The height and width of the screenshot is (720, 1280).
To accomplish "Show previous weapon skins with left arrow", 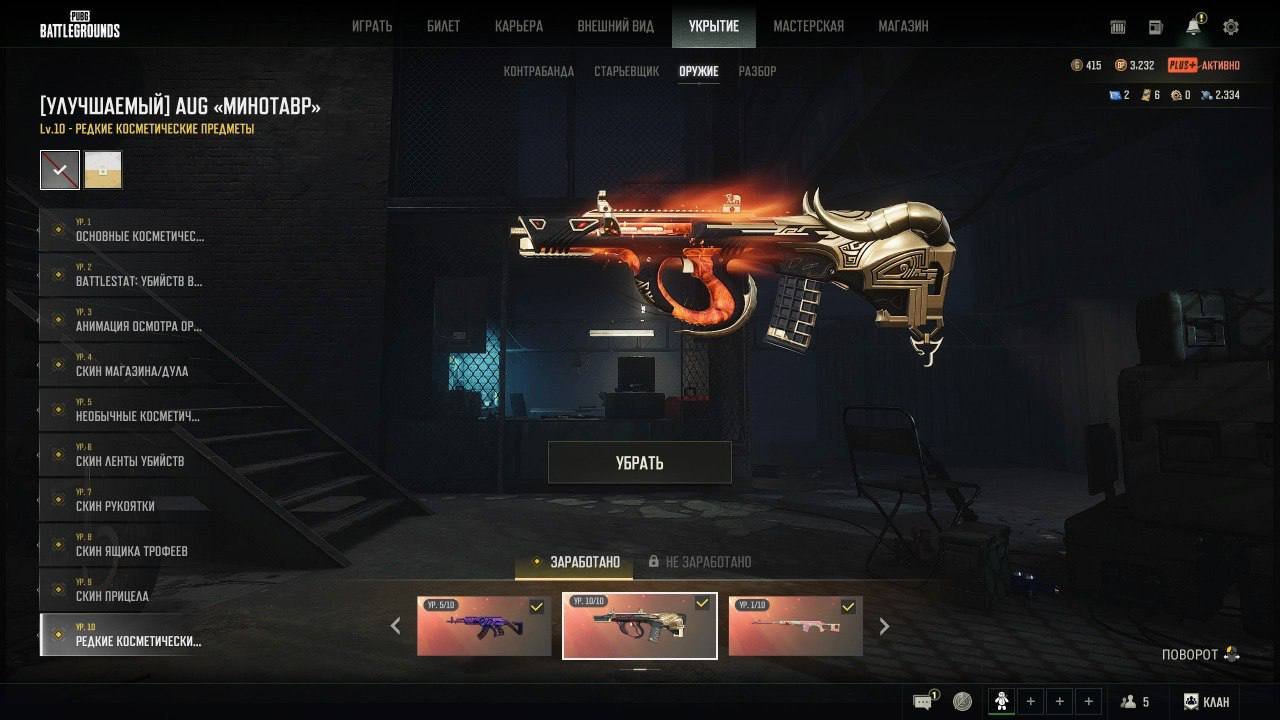I will pos(396,627).
